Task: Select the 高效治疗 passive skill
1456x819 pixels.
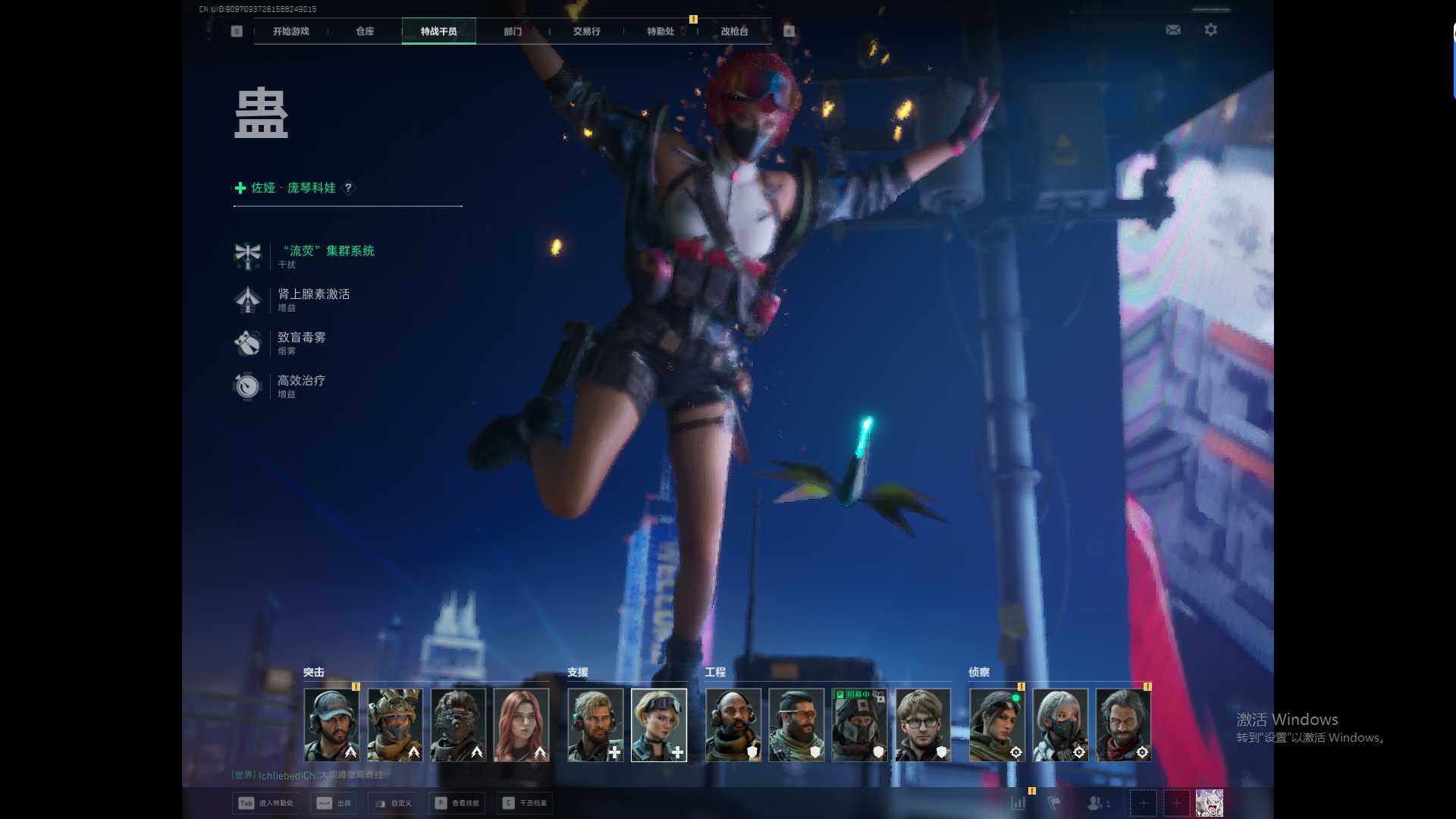Action: click(301, 381)
